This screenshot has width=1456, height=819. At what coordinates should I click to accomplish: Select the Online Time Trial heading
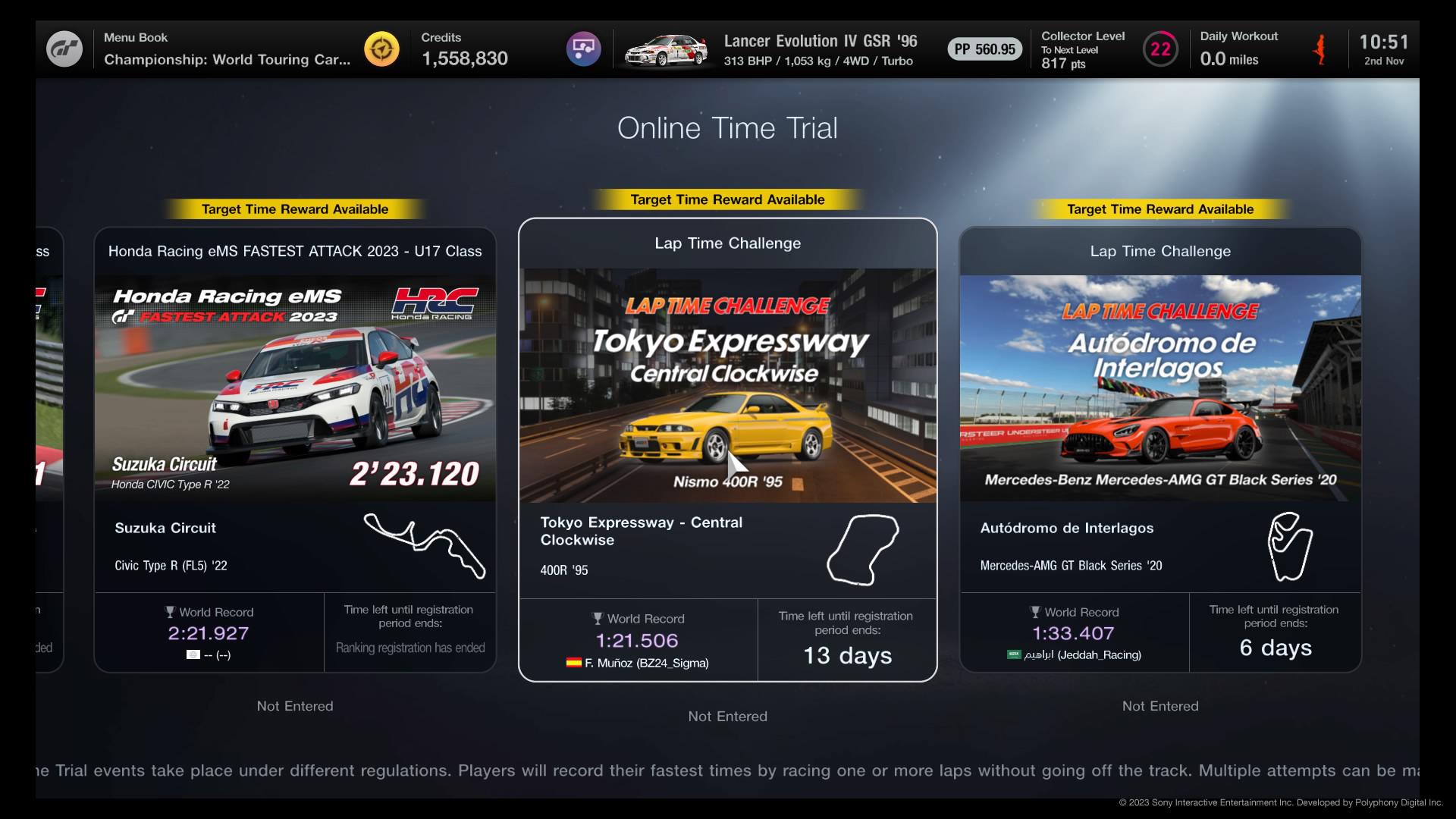click(727, 128)
